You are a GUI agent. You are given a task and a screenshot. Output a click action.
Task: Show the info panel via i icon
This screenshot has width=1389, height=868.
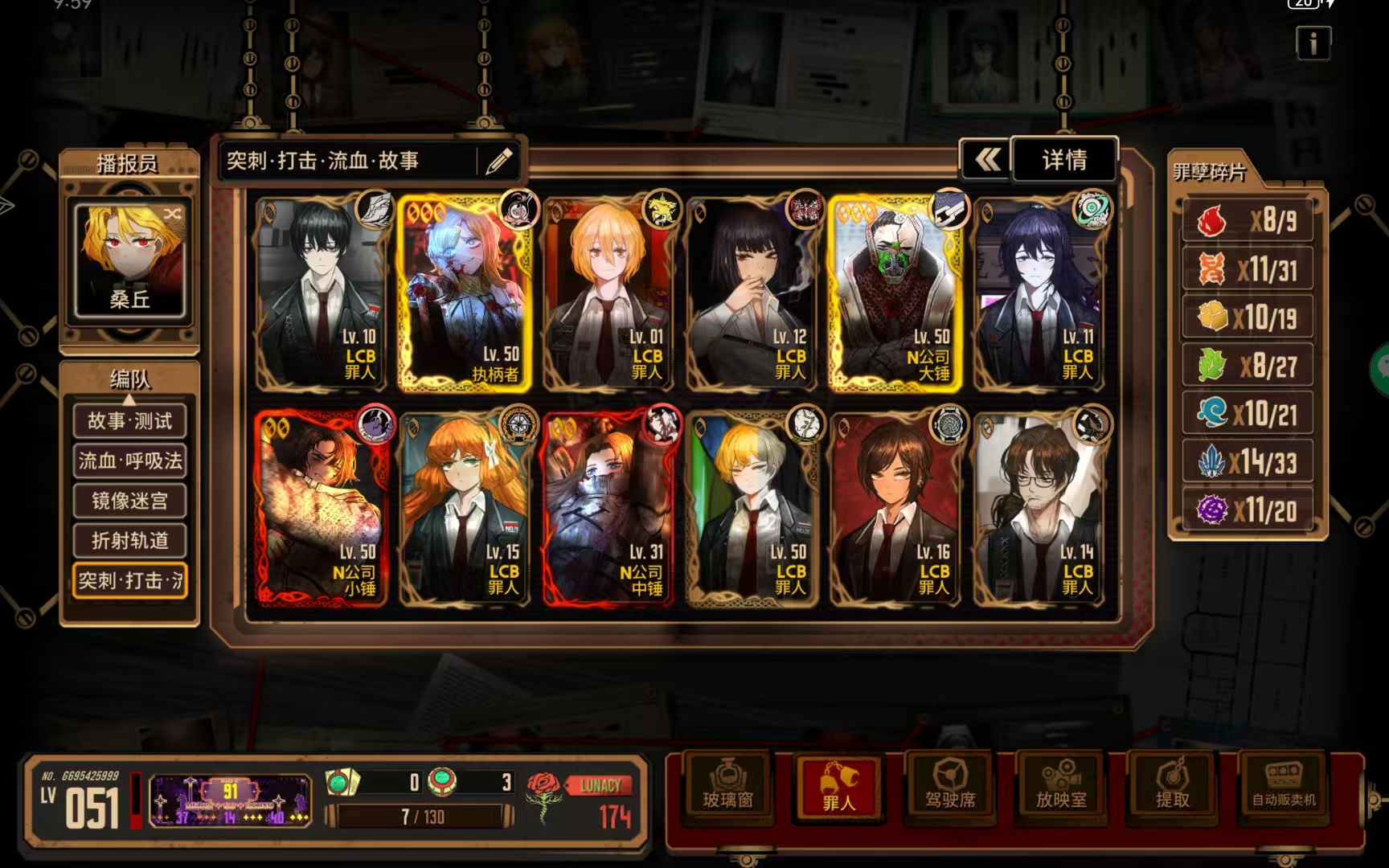pyautogui.click(x=1313, y=43)
